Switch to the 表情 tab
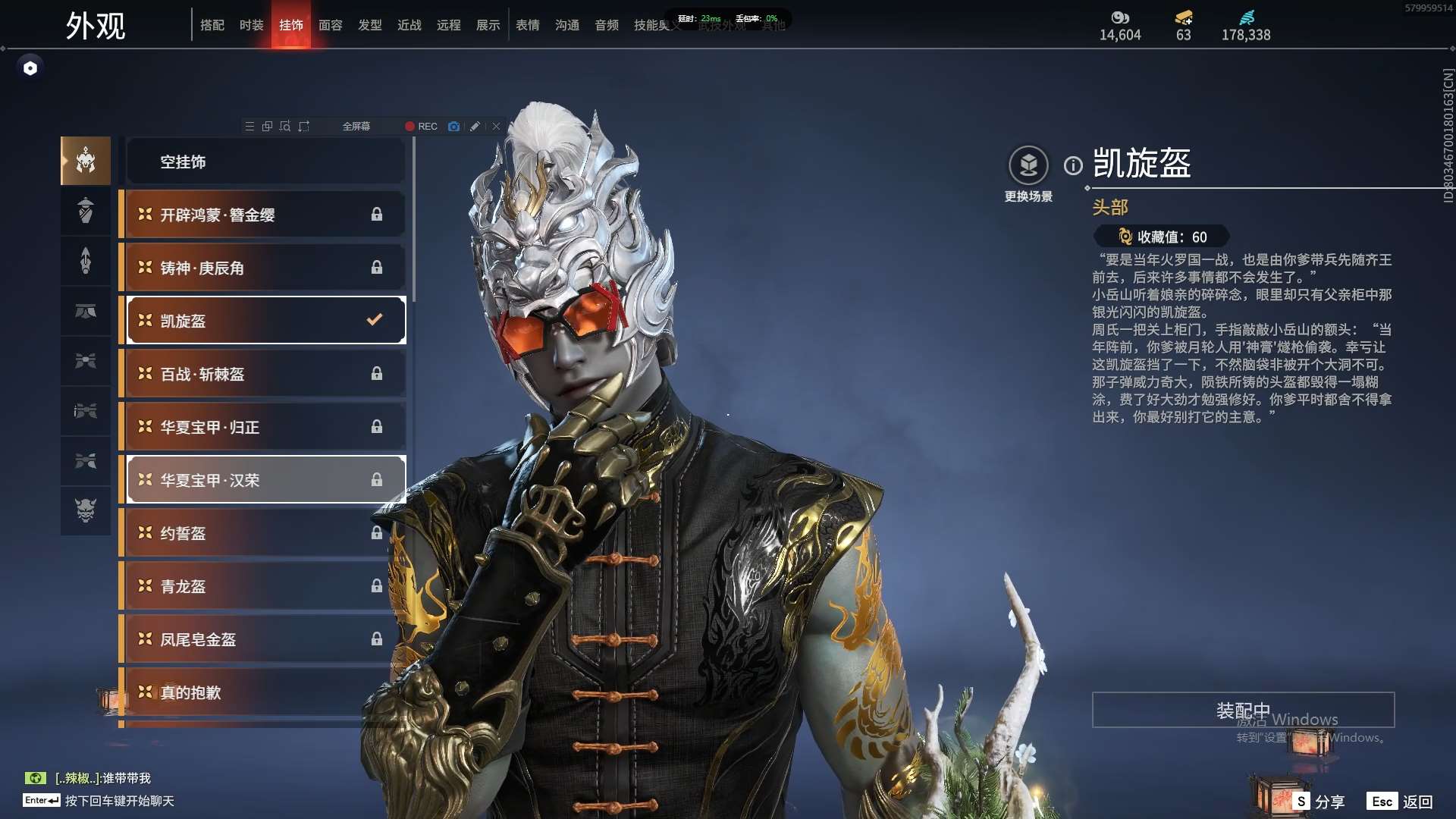 [x=527, y=25]
